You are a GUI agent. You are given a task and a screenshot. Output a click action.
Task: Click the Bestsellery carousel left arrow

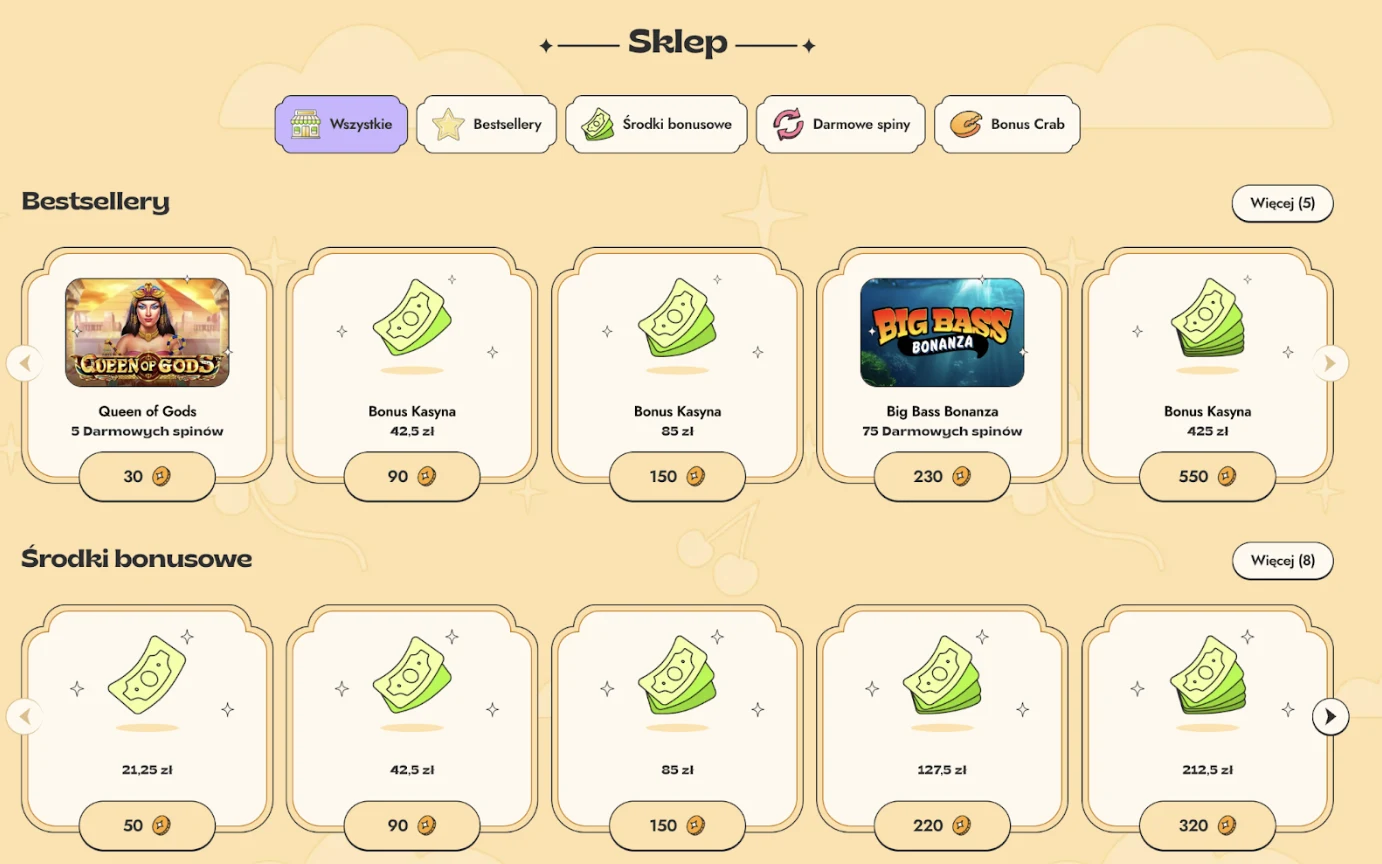(x=25, y=363)
